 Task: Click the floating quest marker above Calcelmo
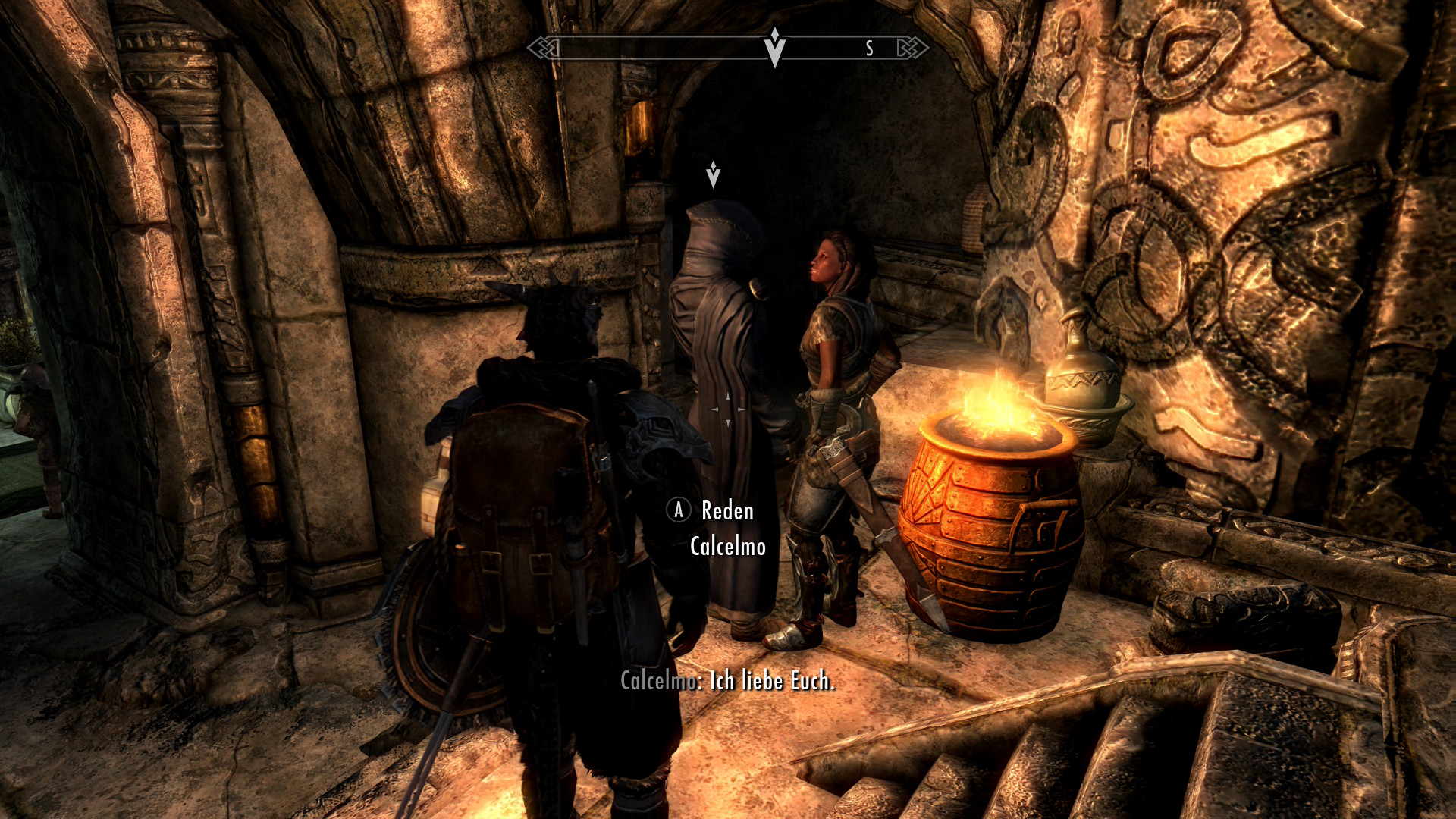(713, 175)
